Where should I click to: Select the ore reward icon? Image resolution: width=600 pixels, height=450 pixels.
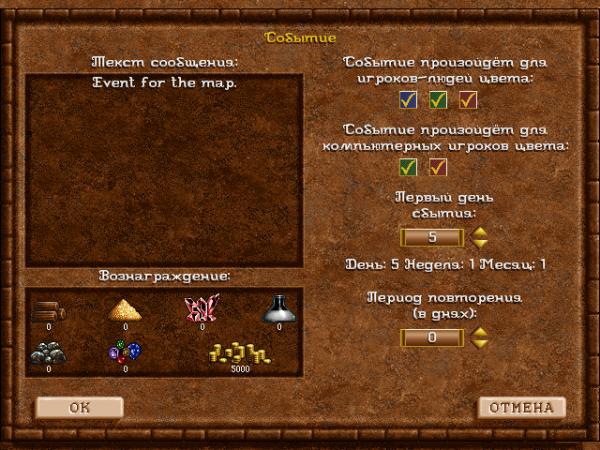(47, 353)
